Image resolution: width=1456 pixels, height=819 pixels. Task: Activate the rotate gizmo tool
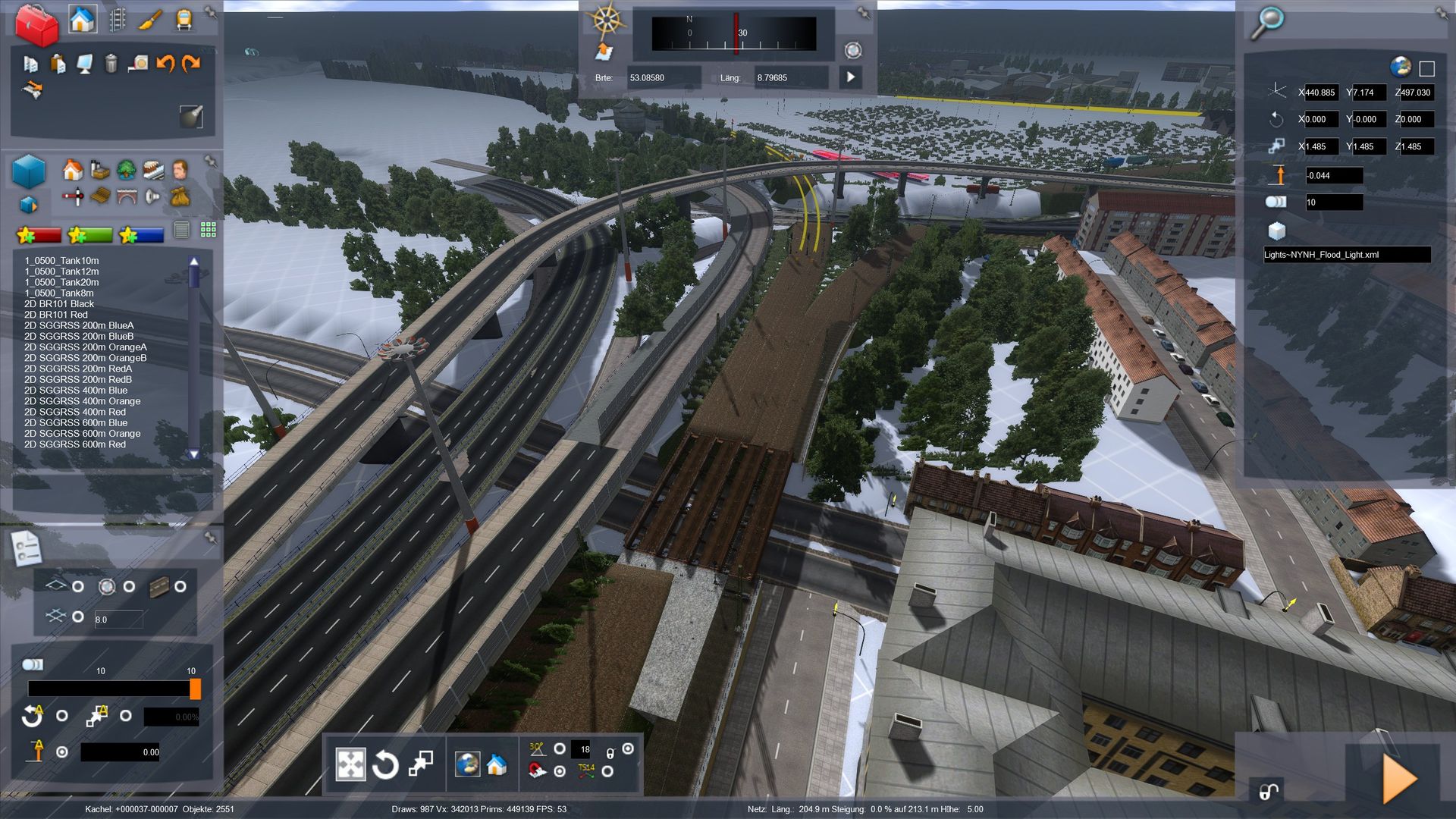tap(385, 764)
